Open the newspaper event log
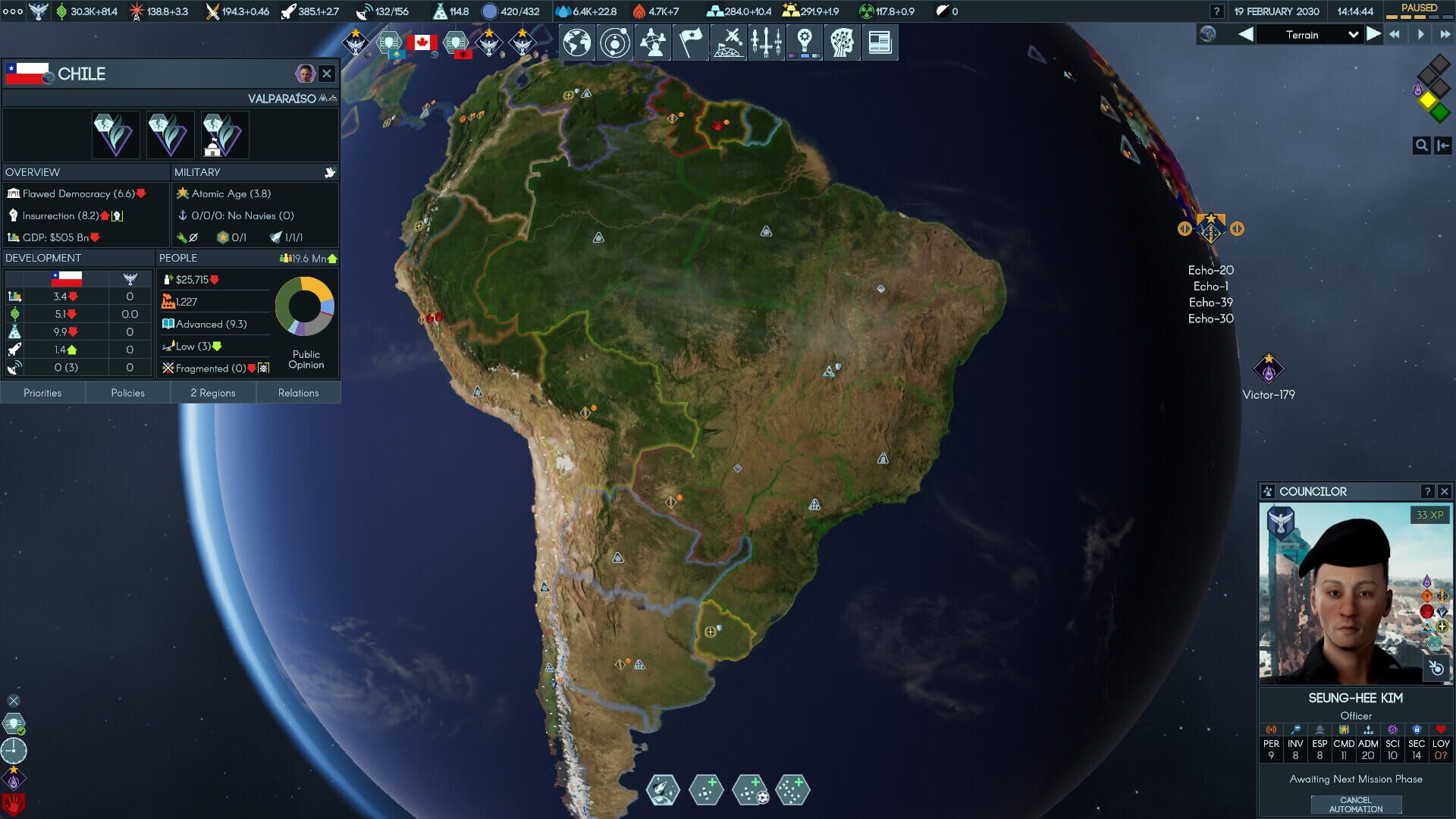 880,42
